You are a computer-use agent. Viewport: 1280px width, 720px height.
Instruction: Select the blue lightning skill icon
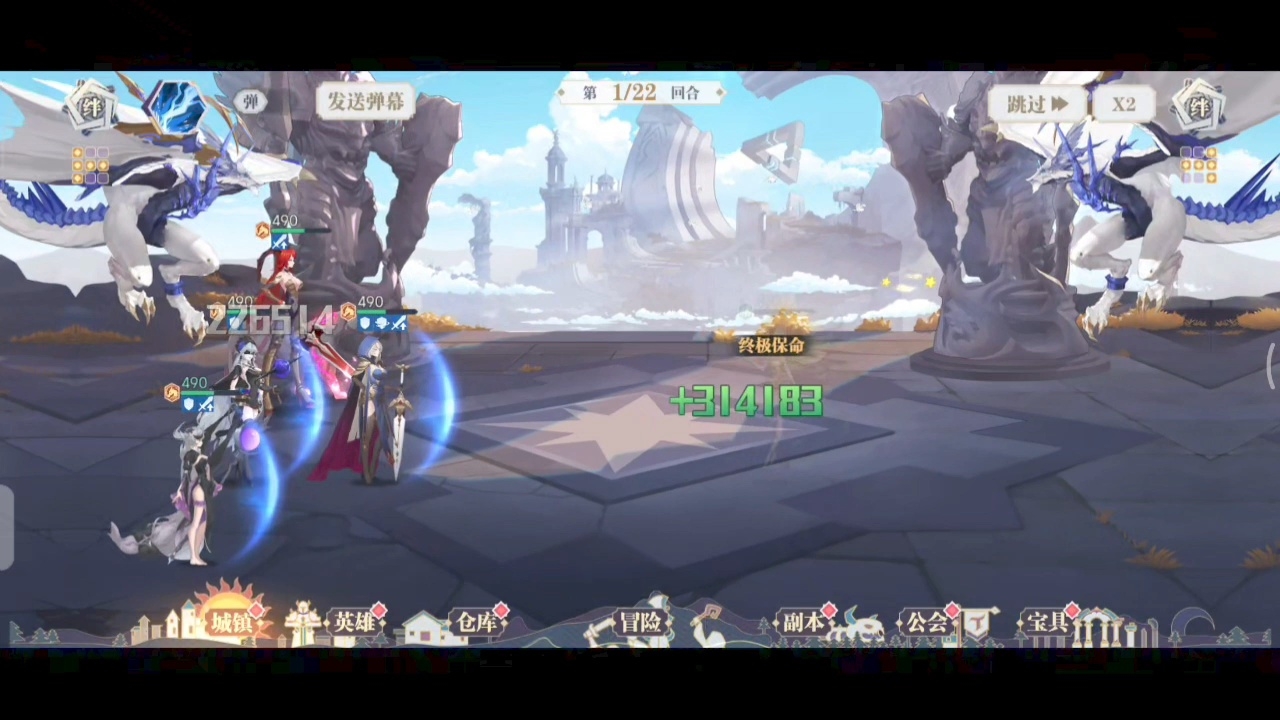(174, 108)
